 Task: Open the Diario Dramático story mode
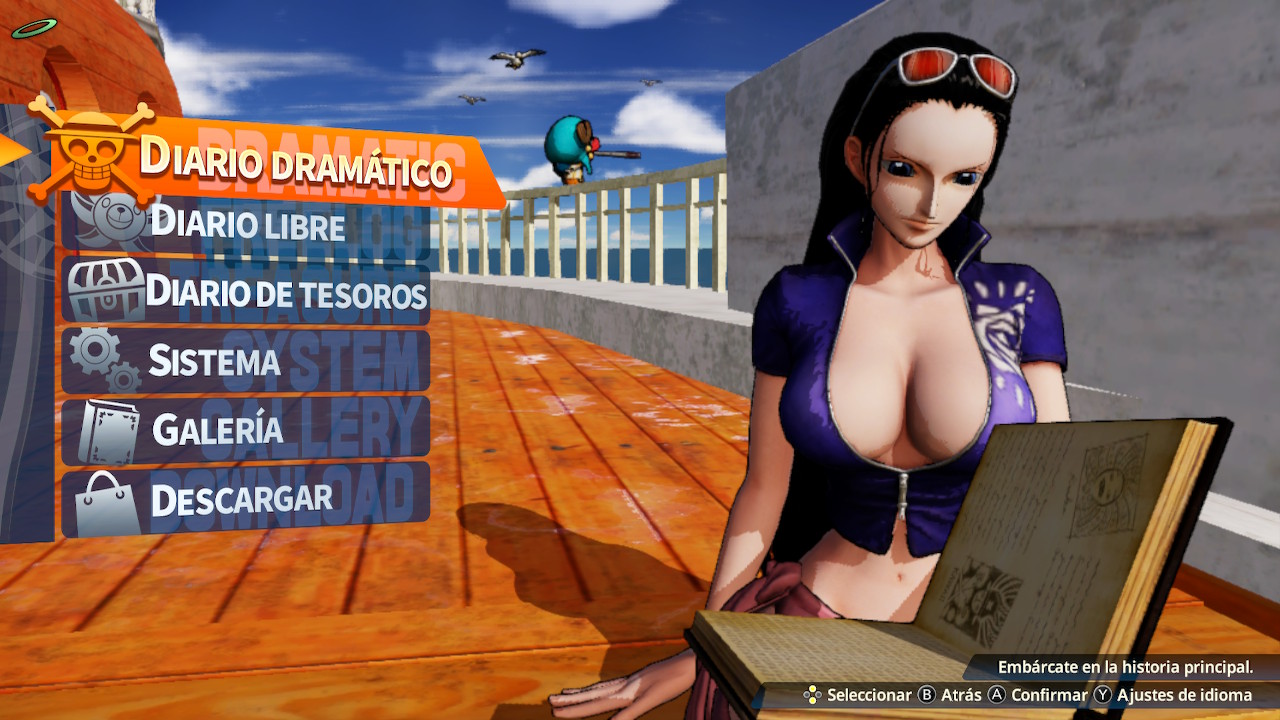(x=296, y=160)
